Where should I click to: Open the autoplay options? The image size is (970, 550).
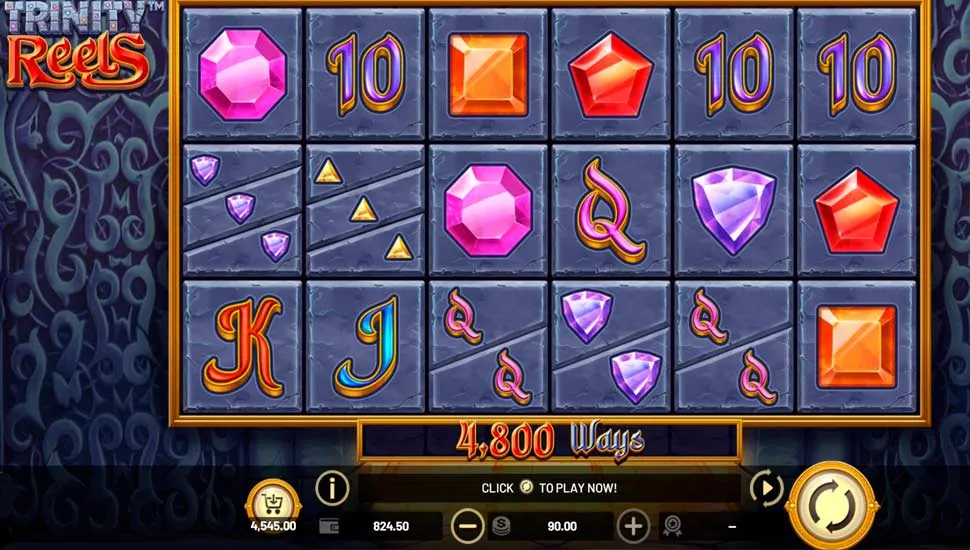point(766,488)
